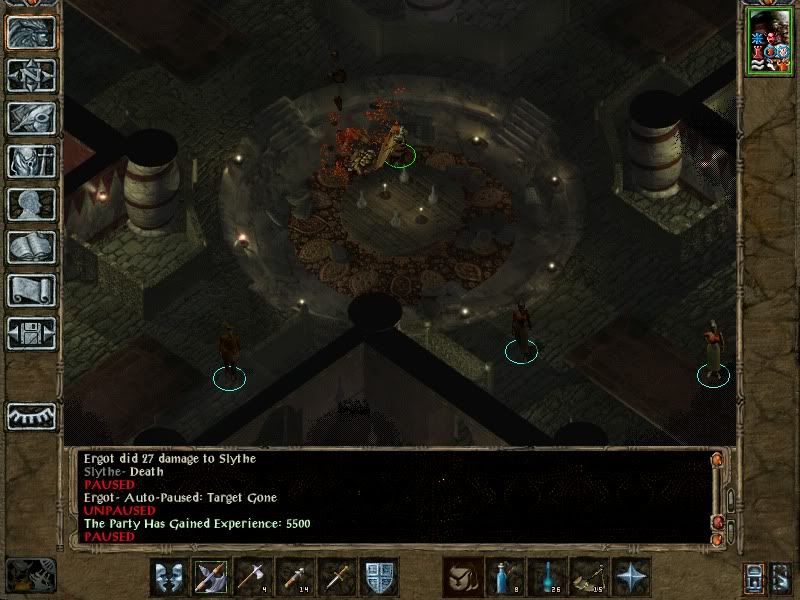The image size is (800, 600).
Task: Choose the quick weapon with 14 count
Action: tap(295, 577)
